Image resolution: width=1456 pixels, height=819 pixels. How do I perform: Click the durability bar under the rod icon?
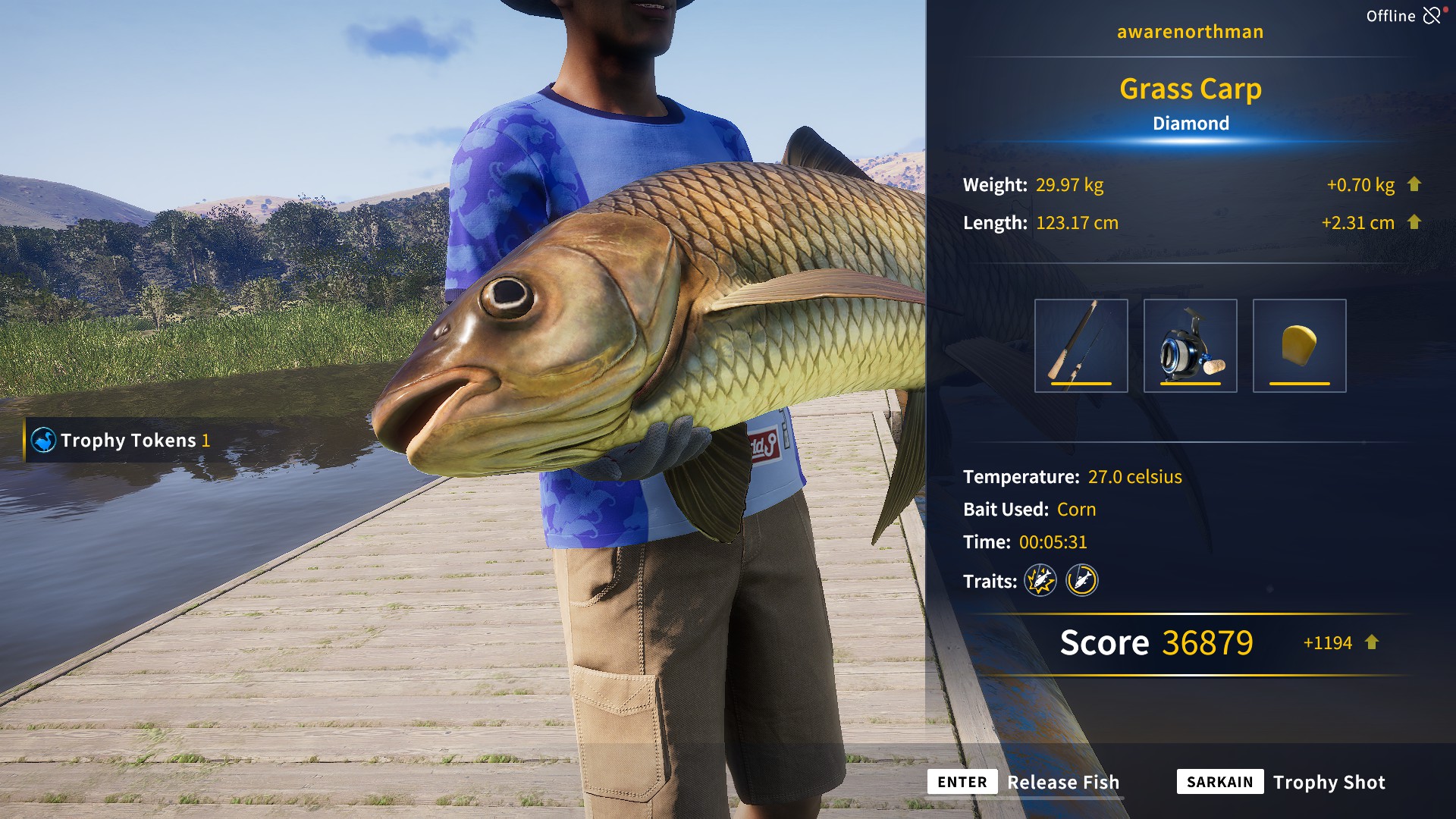[x=1081, y=385]
